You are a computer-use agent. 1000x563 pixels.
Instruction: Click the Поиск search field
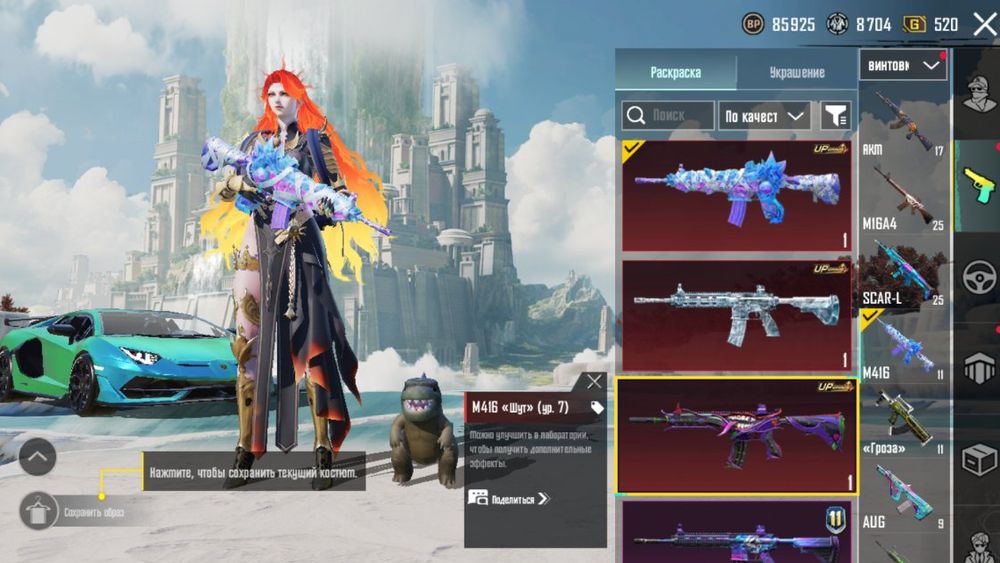pyautogui.click(x=668, y=116)
